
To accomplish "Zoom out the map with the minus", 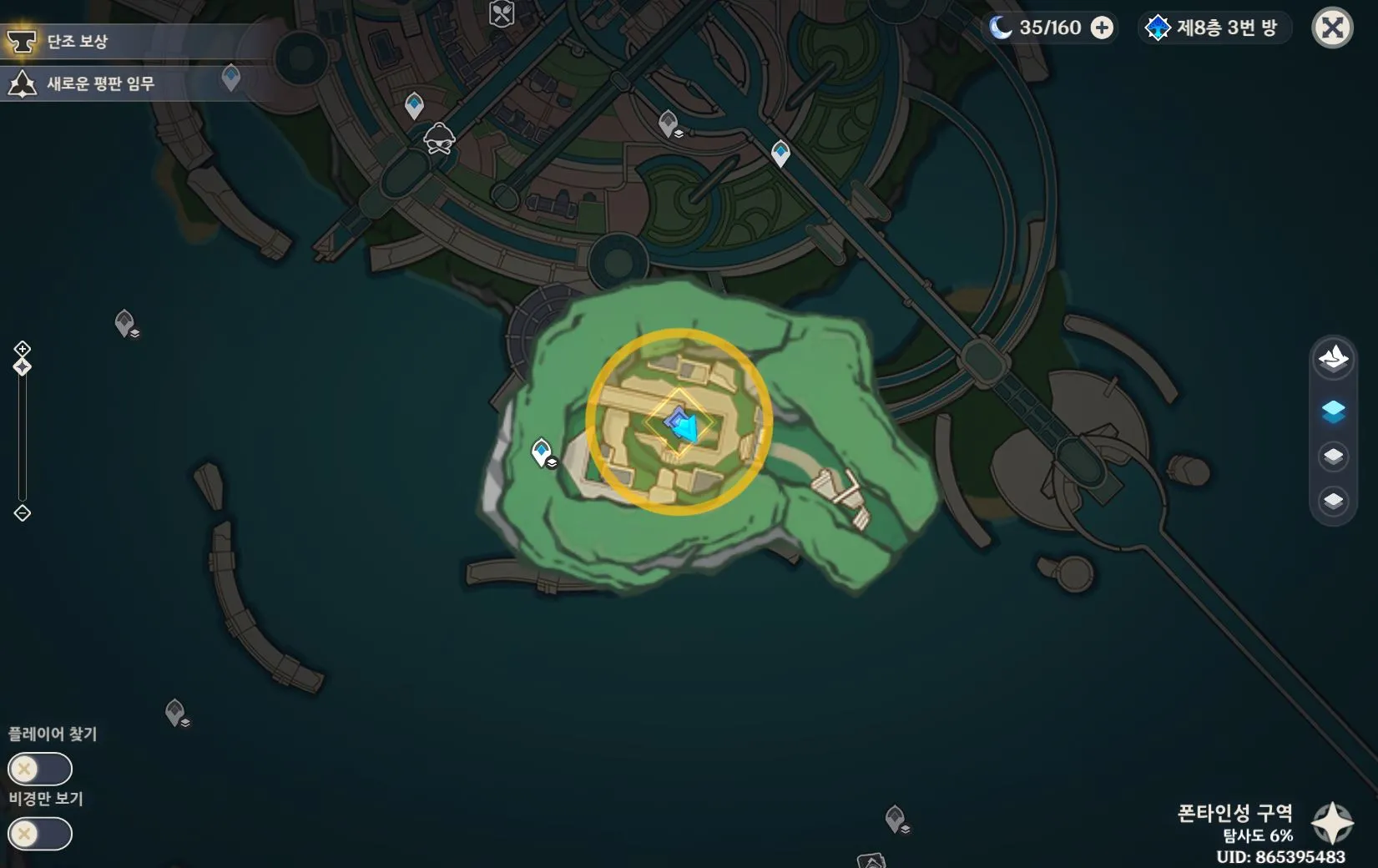I will click(23, 513).
